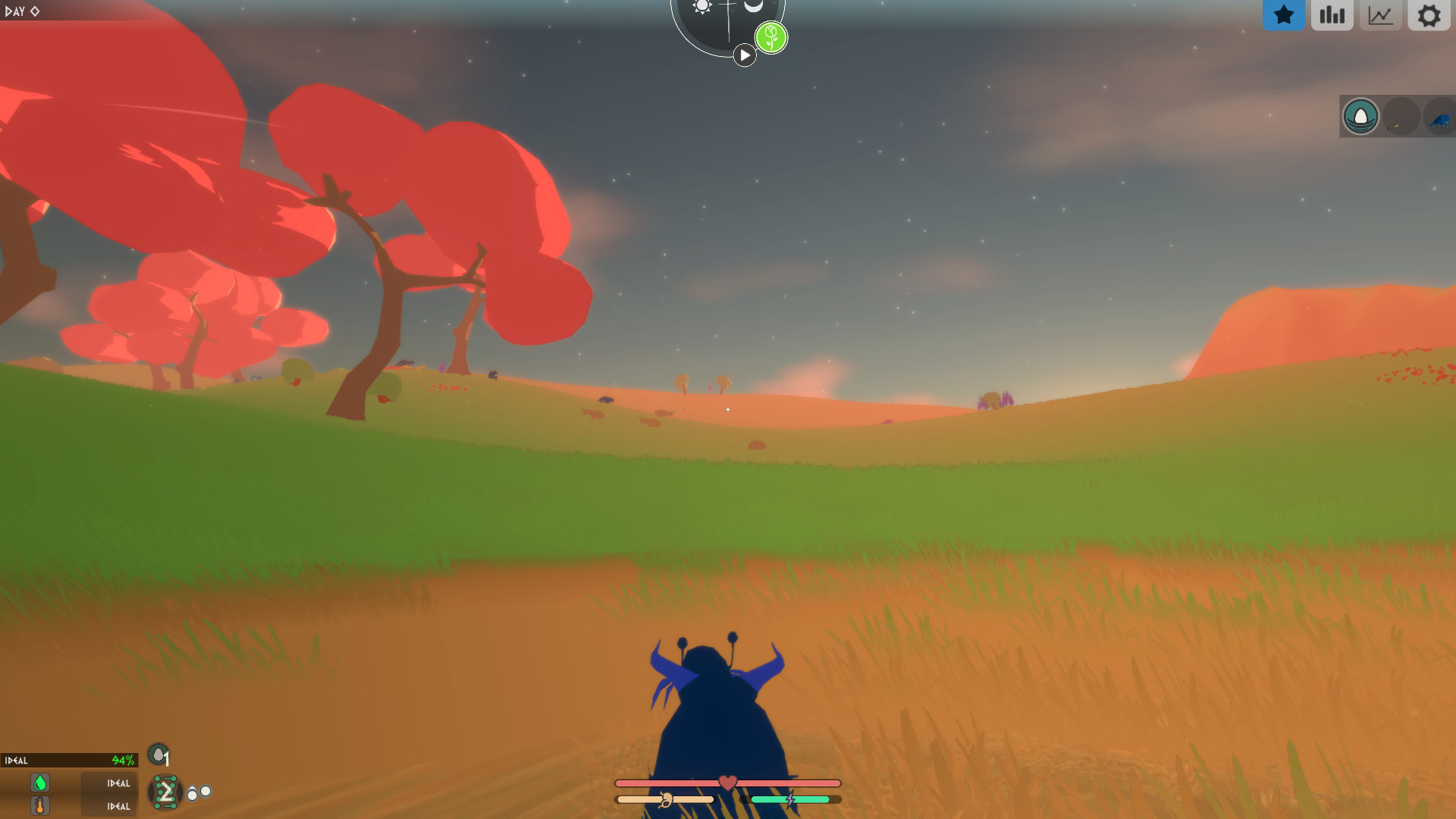Open the line graph population view
Screen dimensions: 1456x819
[x=1380, y=14]
